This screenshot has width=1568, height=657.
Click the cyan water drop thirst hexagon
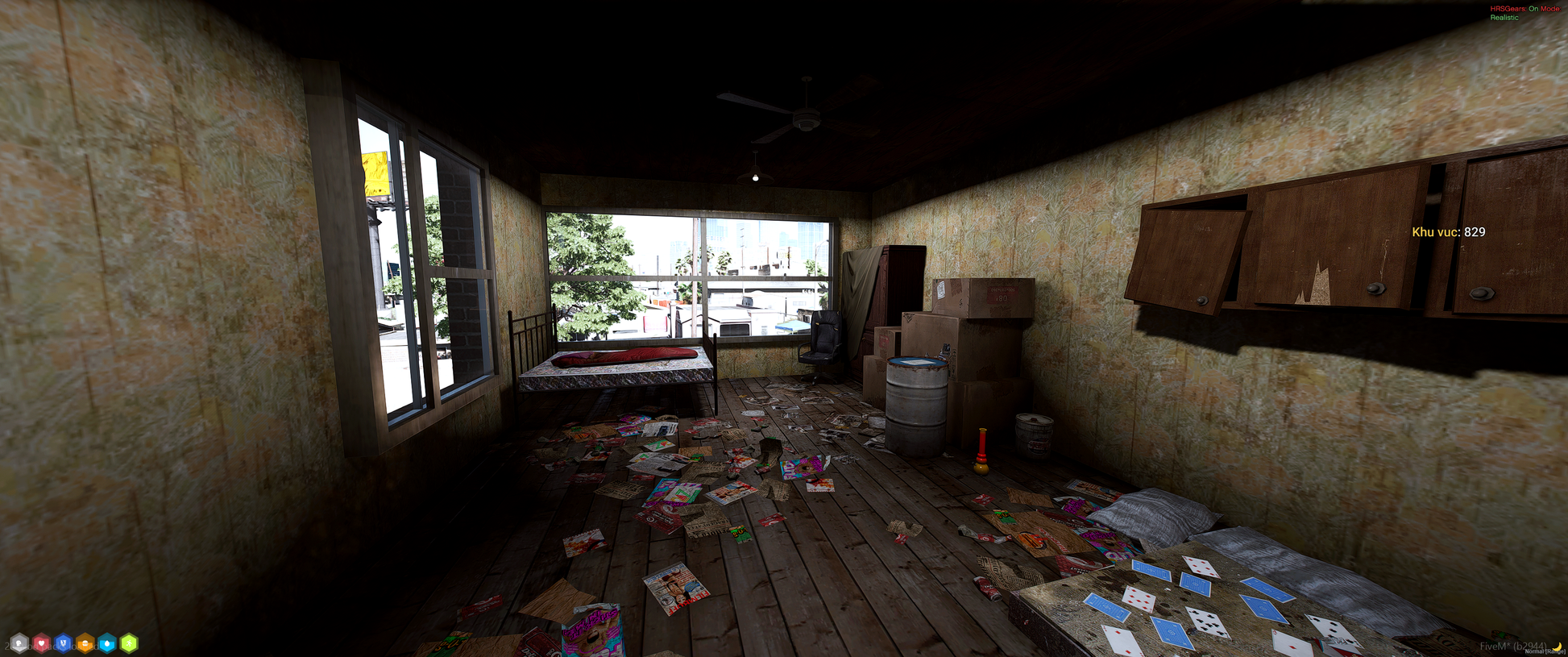(x=107, y=643)
